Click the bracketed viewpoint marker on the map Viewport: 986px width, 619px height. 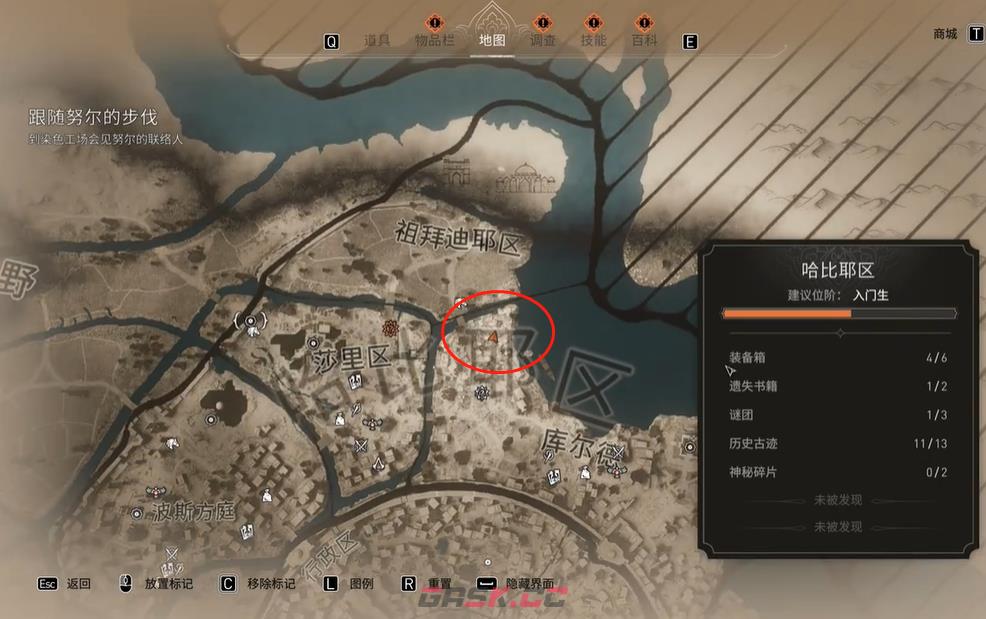[x=249, y=321]
